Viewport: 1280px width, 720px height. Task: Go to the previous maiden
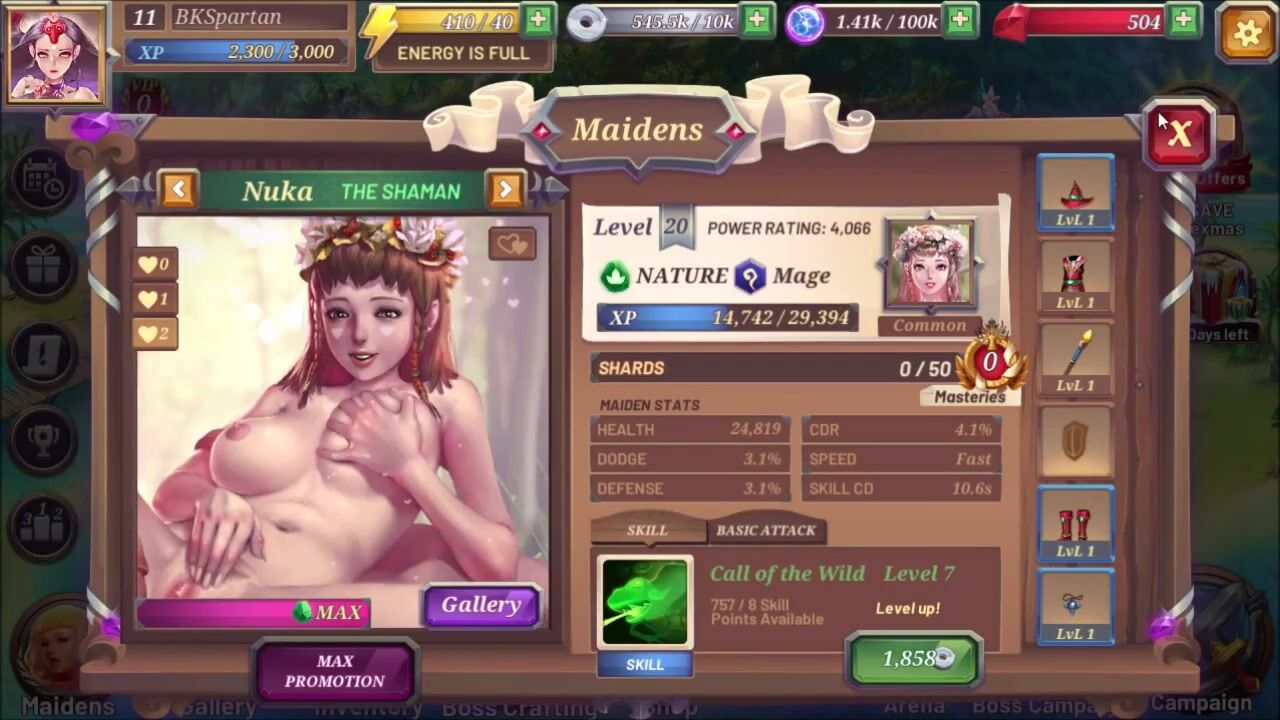178,189
